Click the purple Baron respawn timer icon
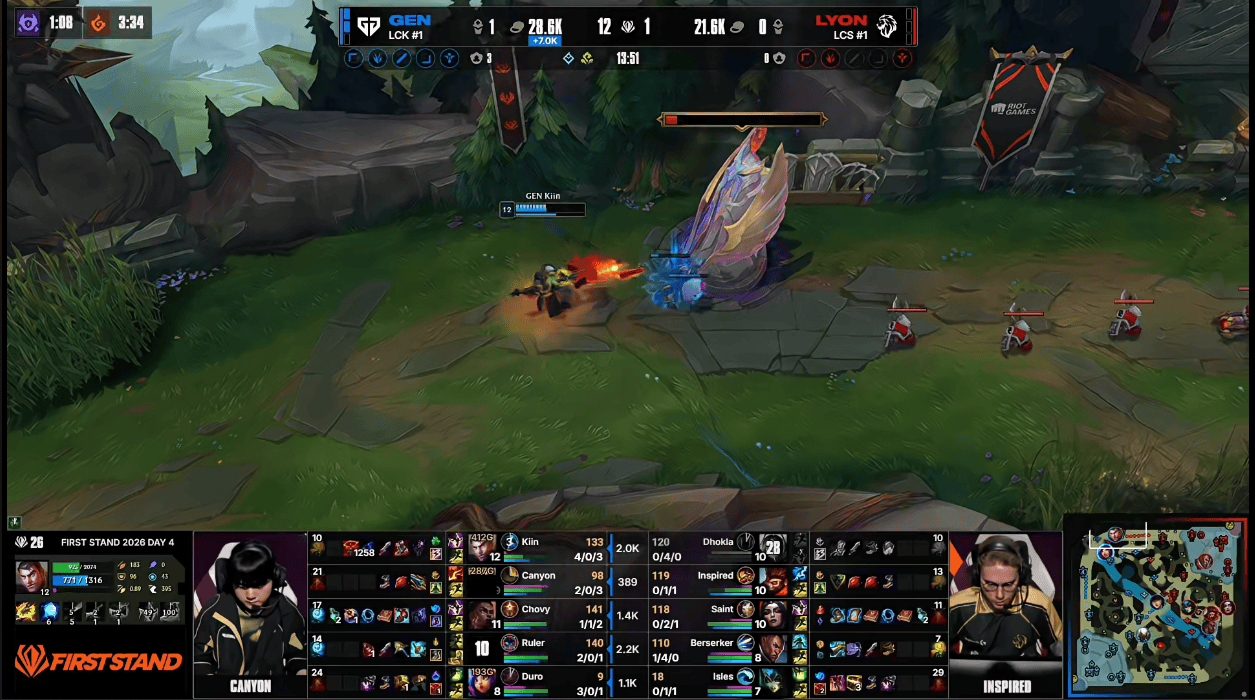The image size is (1255, 700). [x=28, y=22]
